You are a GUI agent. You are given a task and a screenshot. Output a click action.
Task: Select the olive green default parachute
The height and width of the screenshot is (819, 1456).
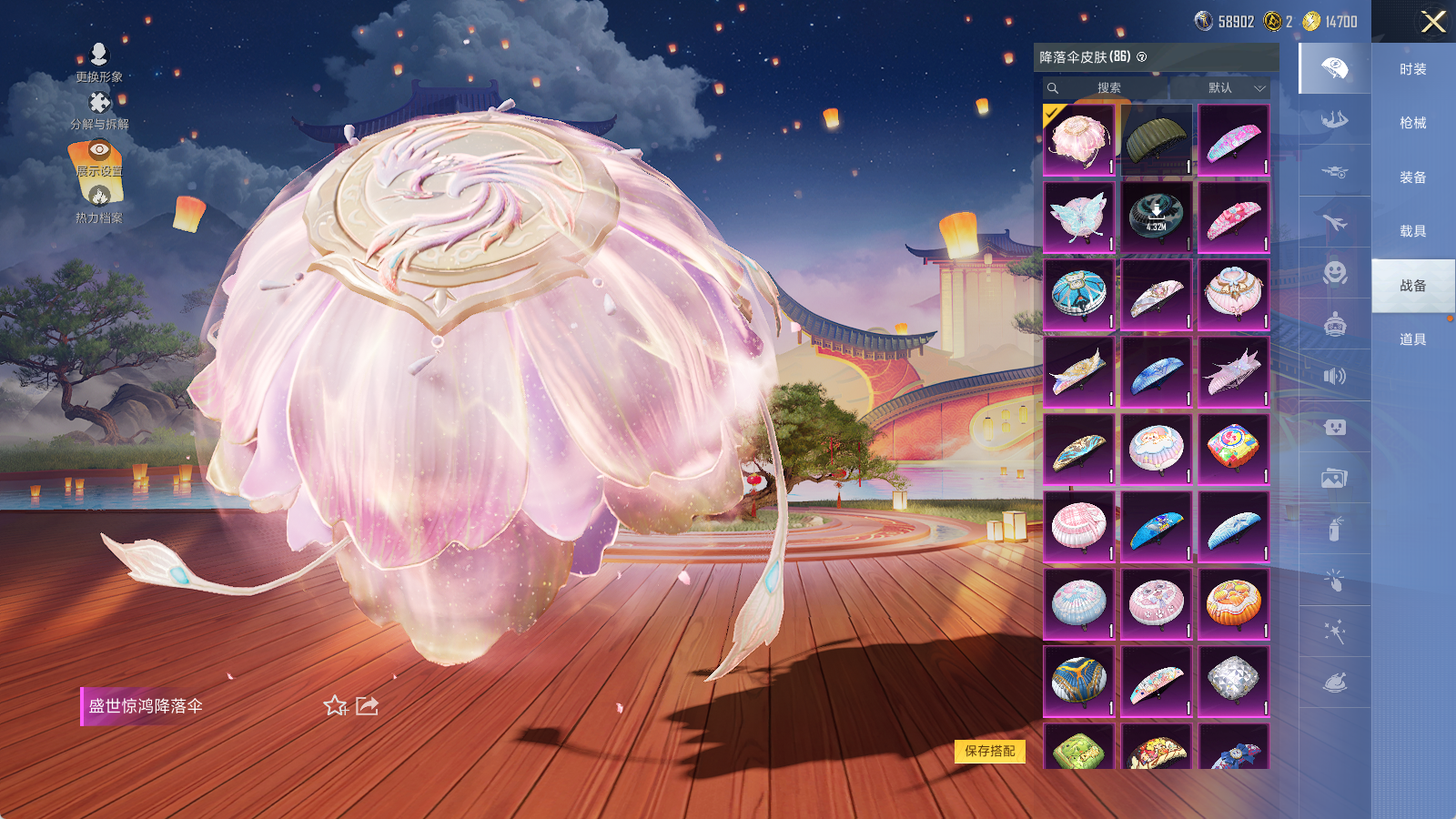coord(1156,139)
